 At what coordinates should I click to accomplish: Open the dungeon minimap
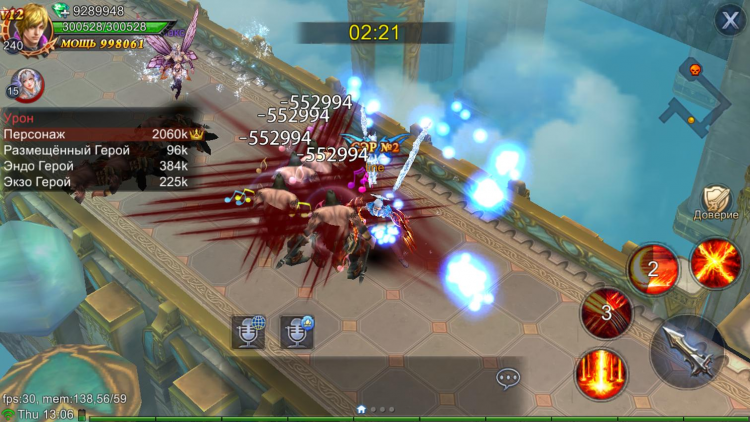tap(698, 97)
